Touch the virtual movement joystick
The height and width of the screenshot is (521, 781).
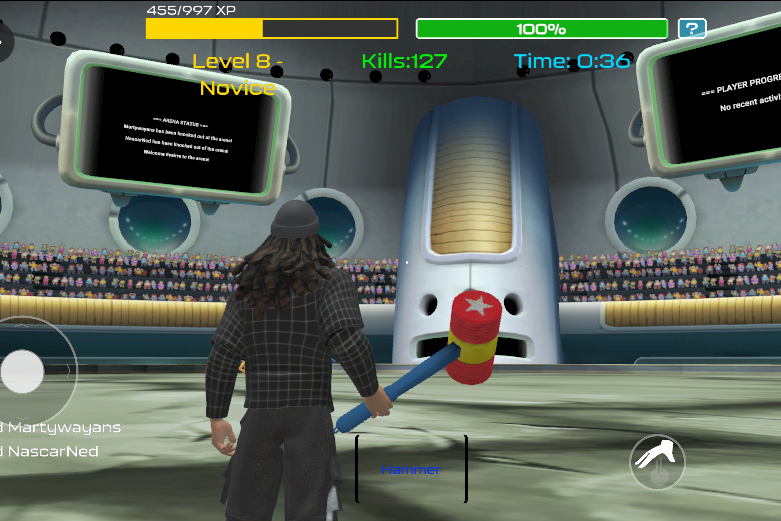(x=23, y=372)
